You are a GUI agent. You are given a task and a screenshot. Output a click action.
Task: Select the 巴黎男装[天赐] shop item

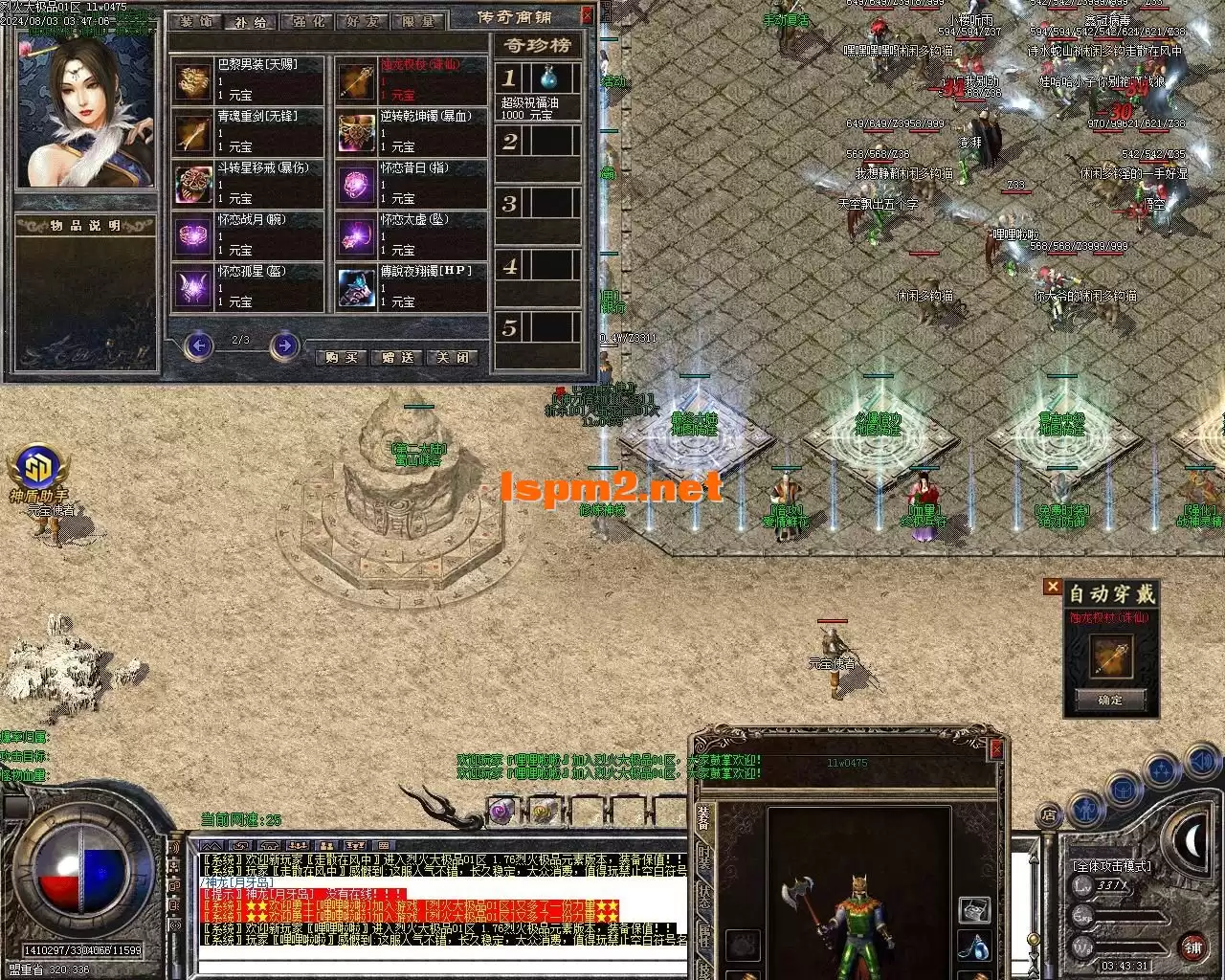click(249, 80)
